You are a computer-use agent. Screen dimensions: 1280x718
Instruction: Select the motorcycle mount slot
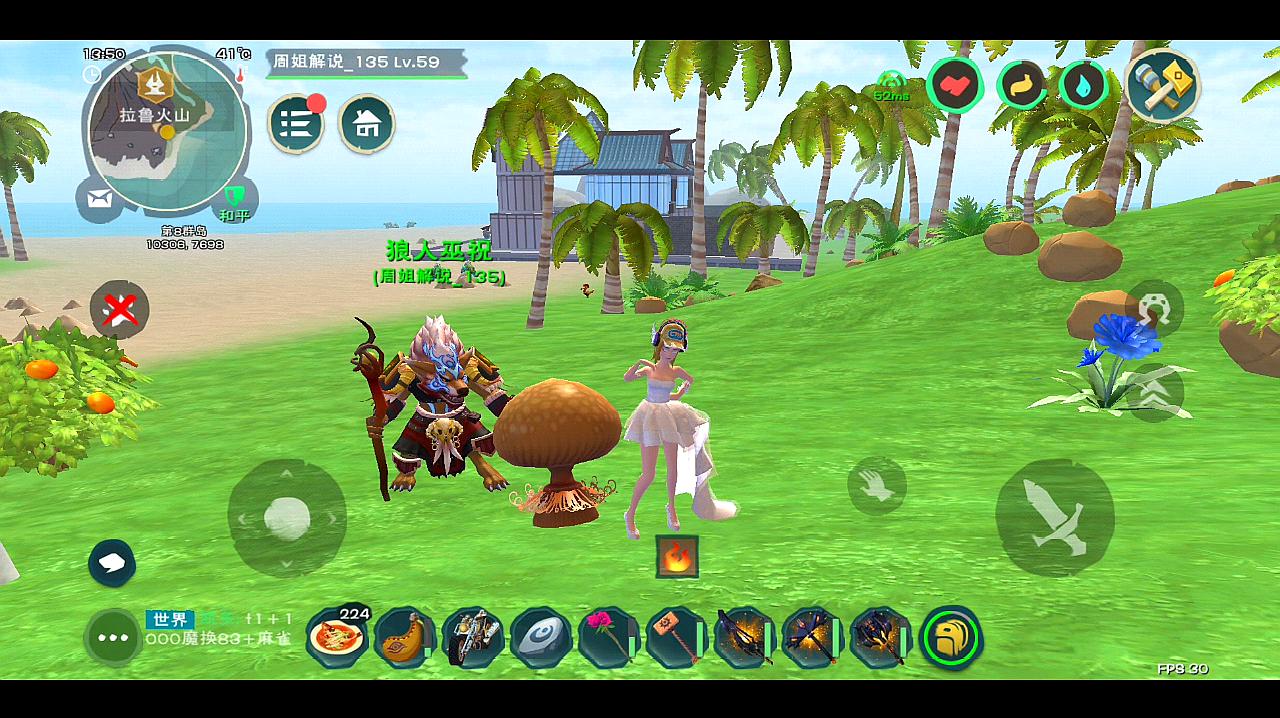(472, 637)
